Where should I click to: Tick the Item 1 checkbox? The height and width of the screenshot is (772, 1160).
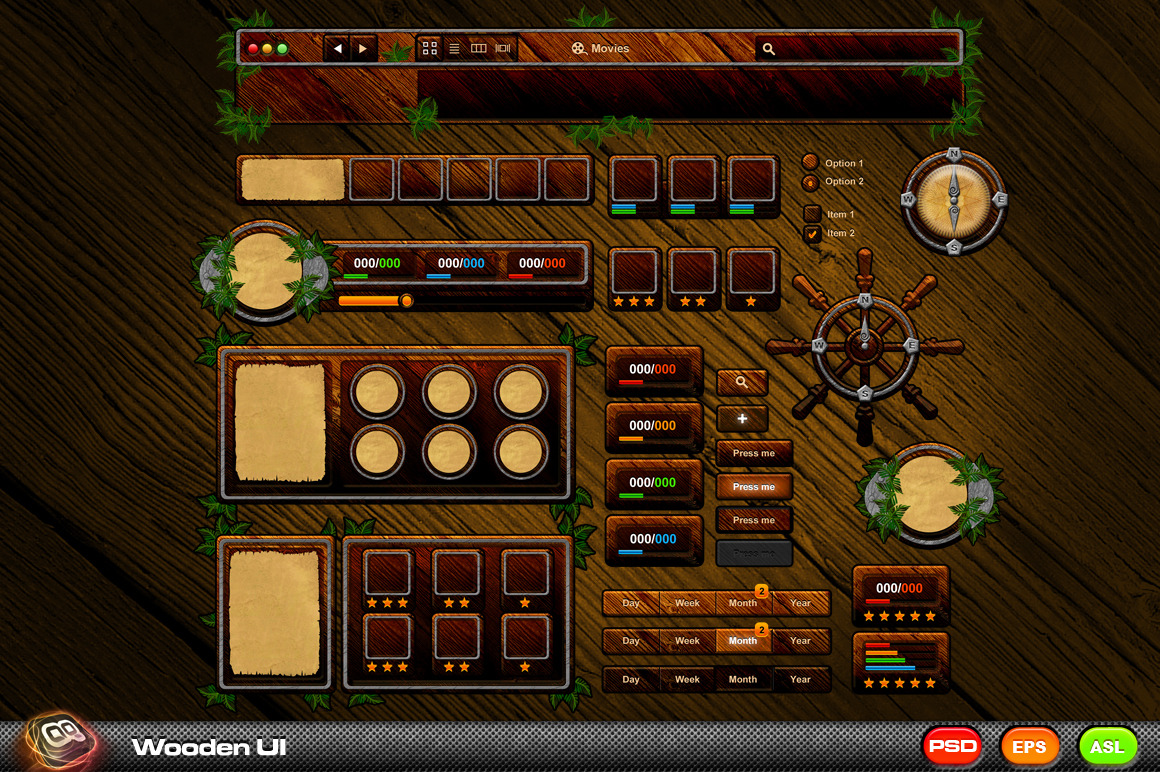(x=812, y=214)
